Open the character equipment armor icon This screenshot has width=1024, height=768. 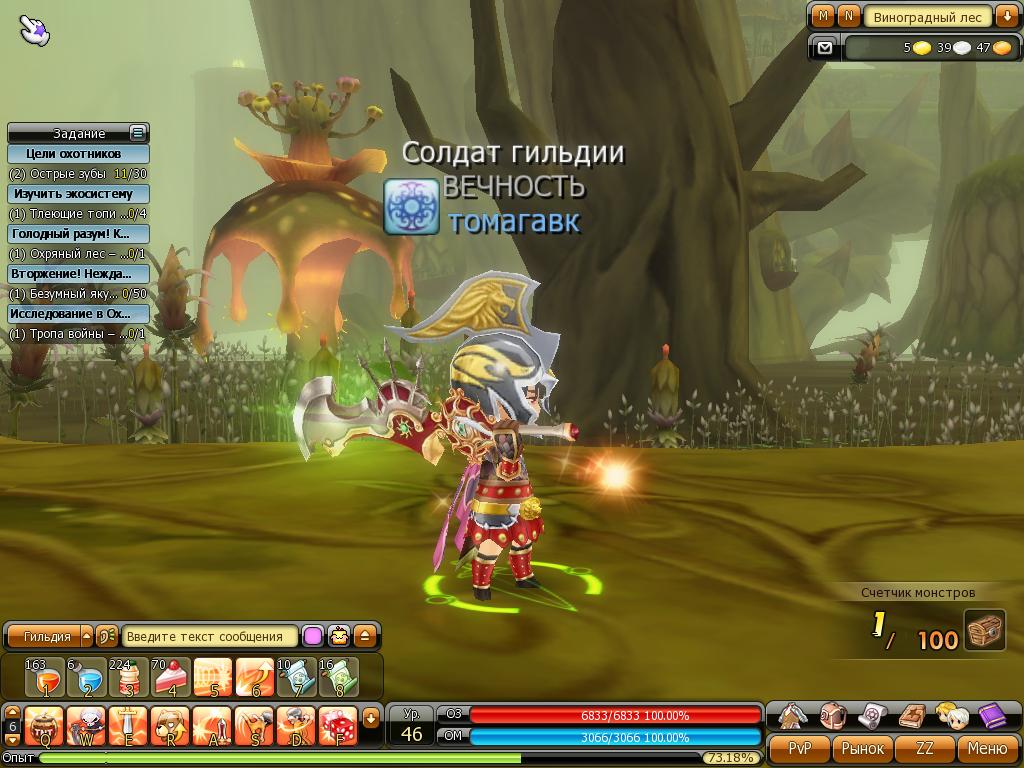point(793,716)
